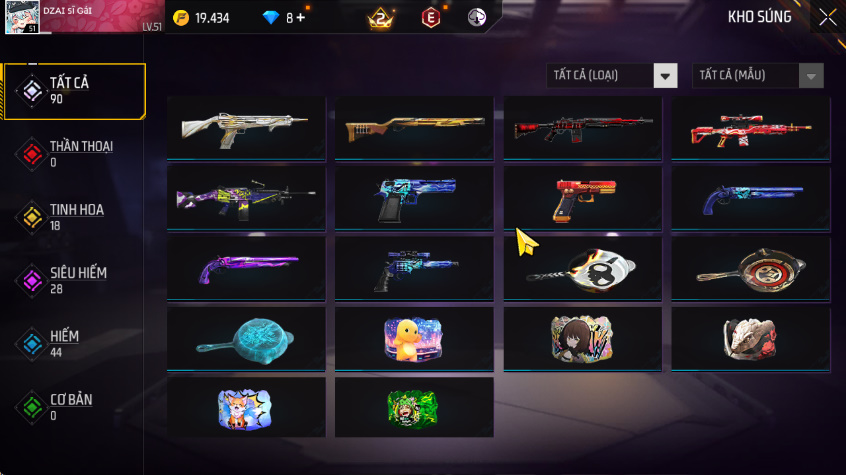
Task: Open the gold crown rank badge
Action: (x=380, y=18)
